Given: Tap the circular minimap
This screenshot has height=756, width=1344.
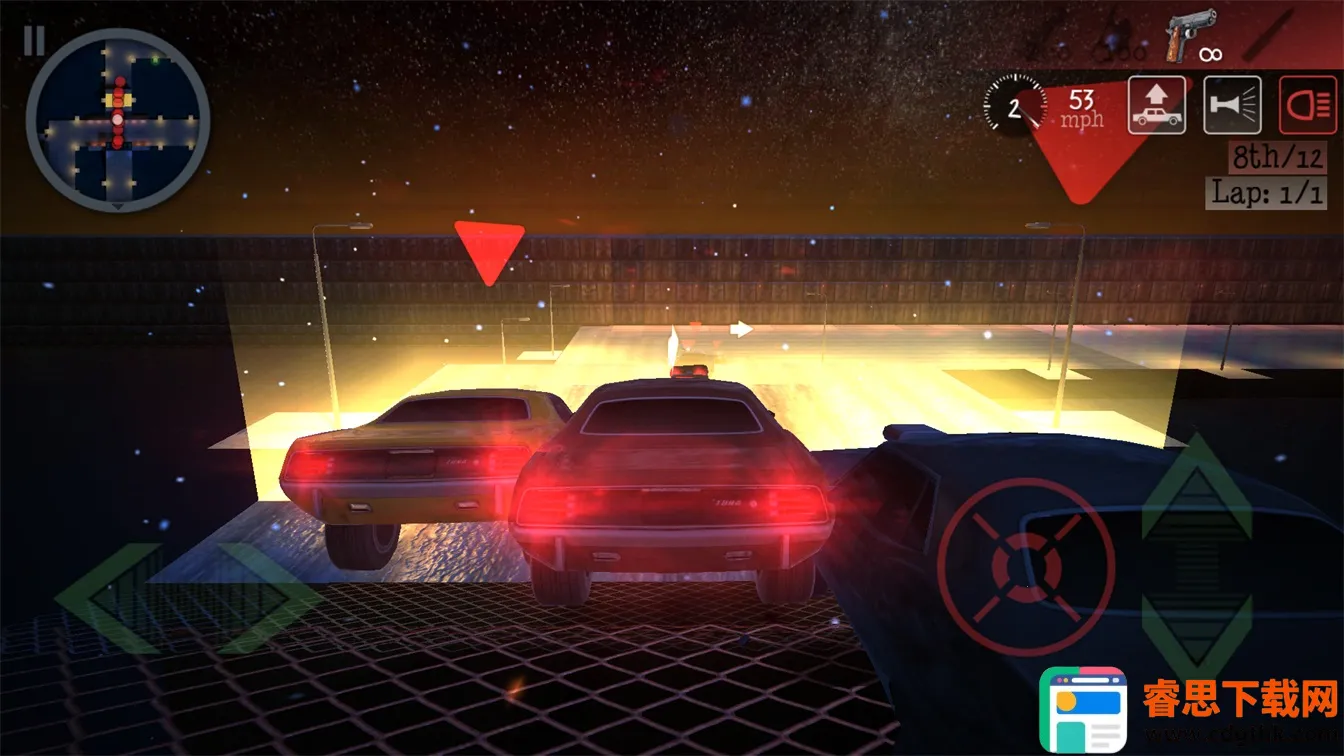Looking at the screenshot, I should pos(118,120).
